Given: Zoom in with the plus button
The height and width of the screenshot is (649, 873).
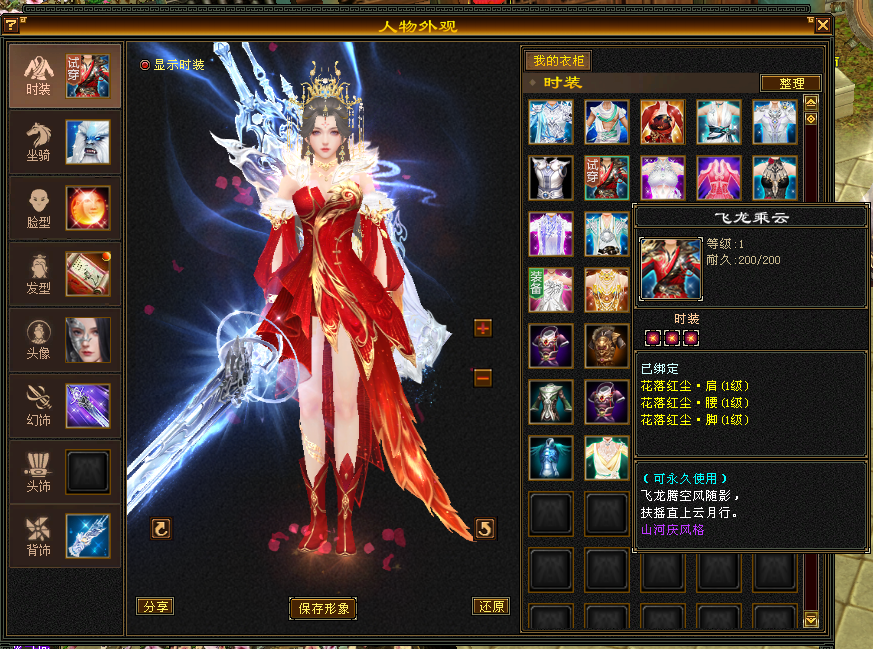Looking at the screenshot, I should pos(483,328).
